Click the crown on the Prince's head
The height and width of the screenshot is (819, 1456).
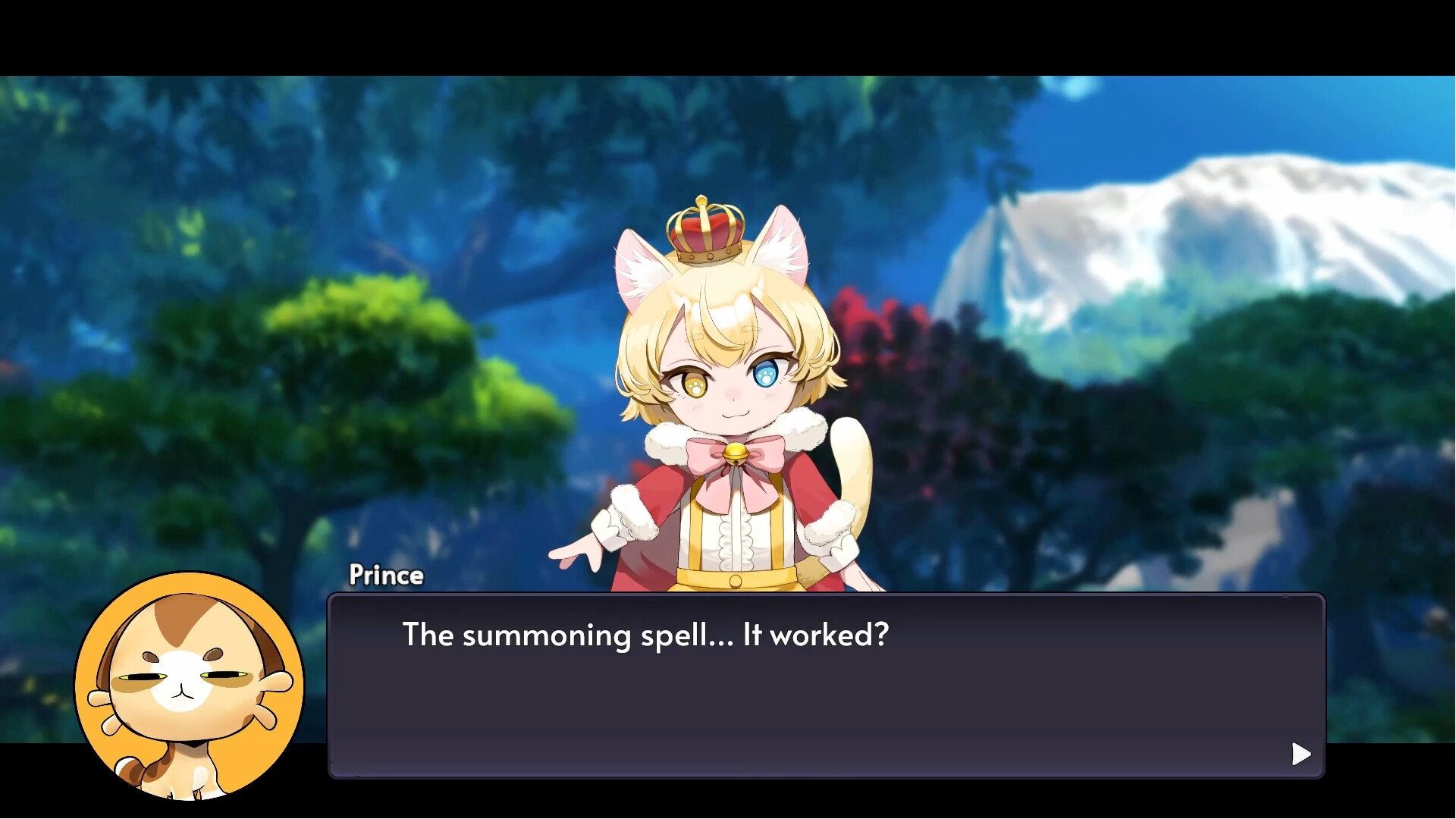click(707, 233)
